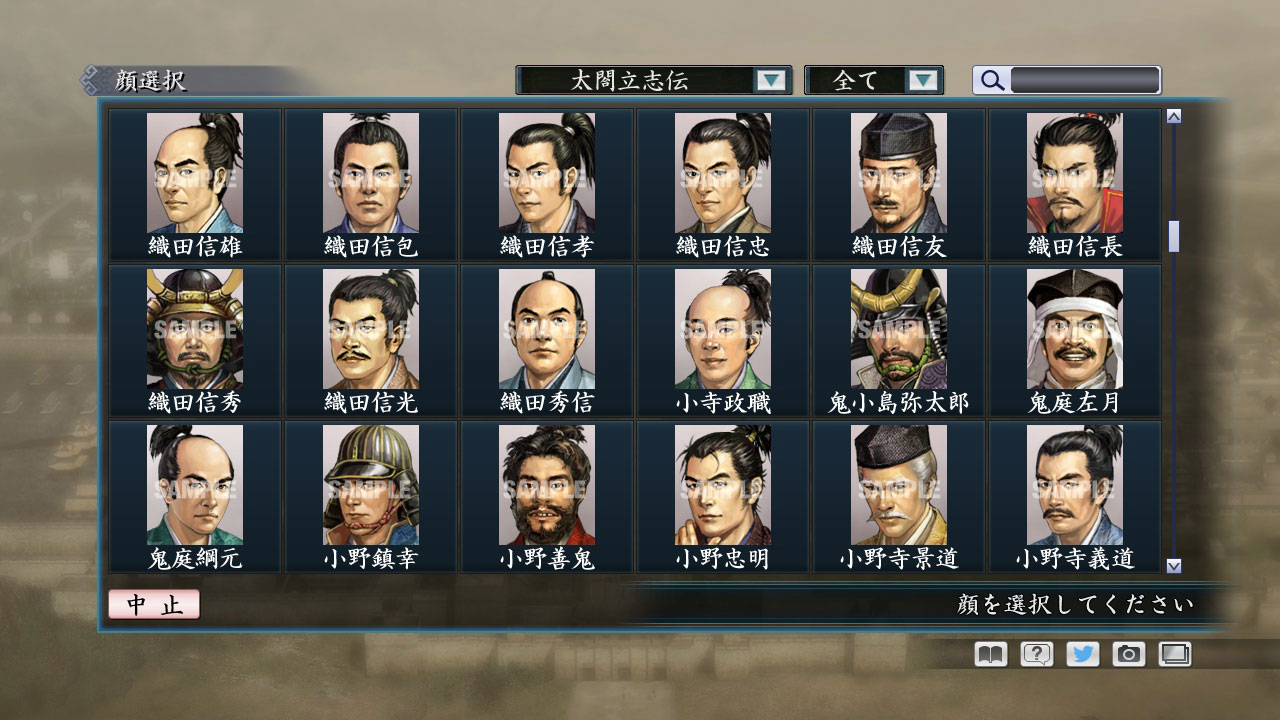1280x720 pixels.
Task: Toggle display mode with the window icon
Action: click(1174, 654)
